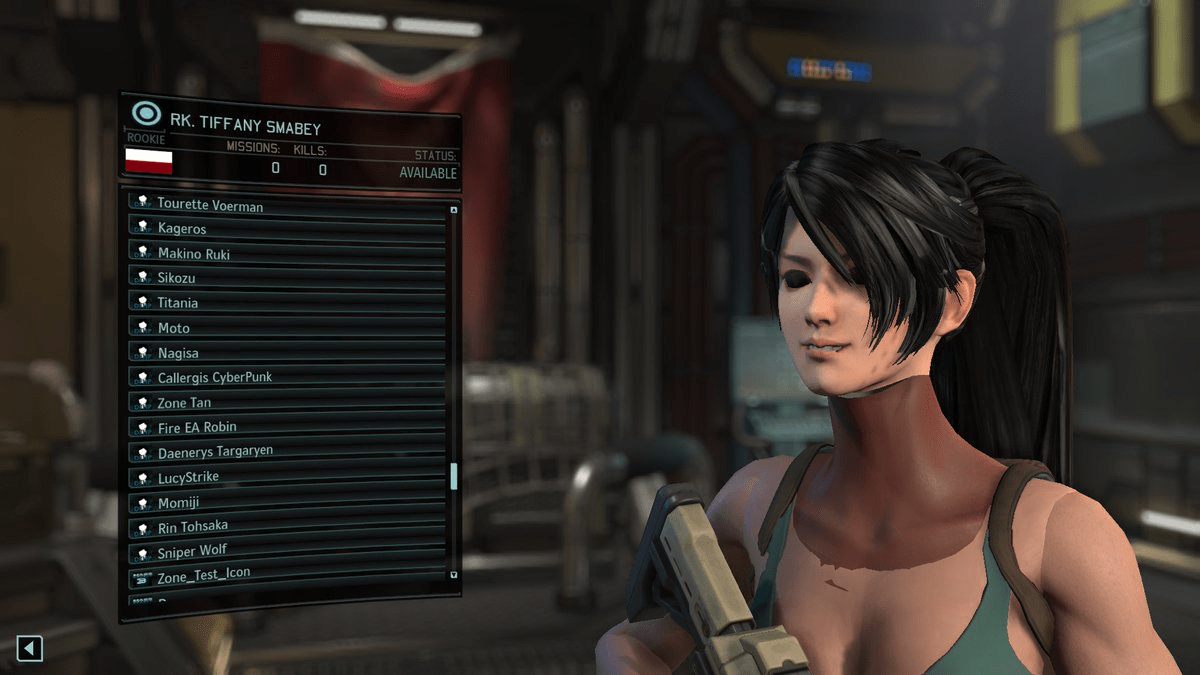
Task: Click the list's scroll-up arrow
Action: [454, 210]
